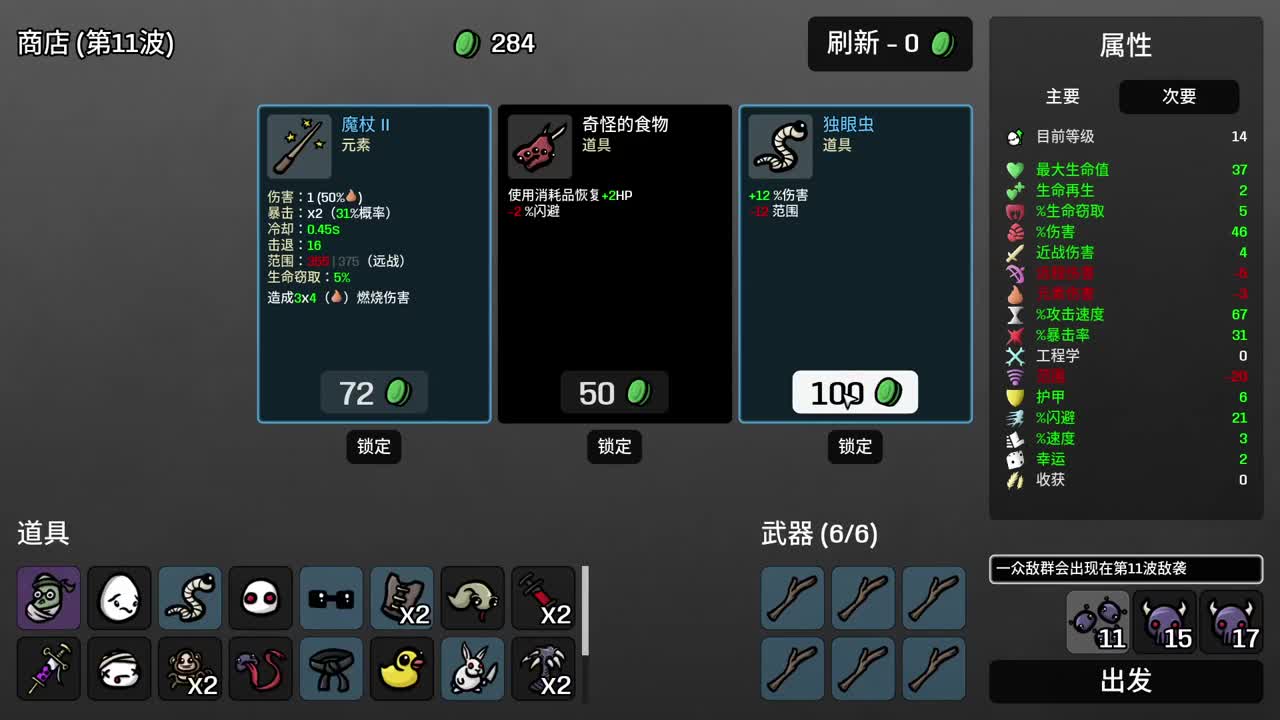The height and width of the screenshot is (720, 1280).
Task: Select the sad egg item icon
Action: [119, 598]
